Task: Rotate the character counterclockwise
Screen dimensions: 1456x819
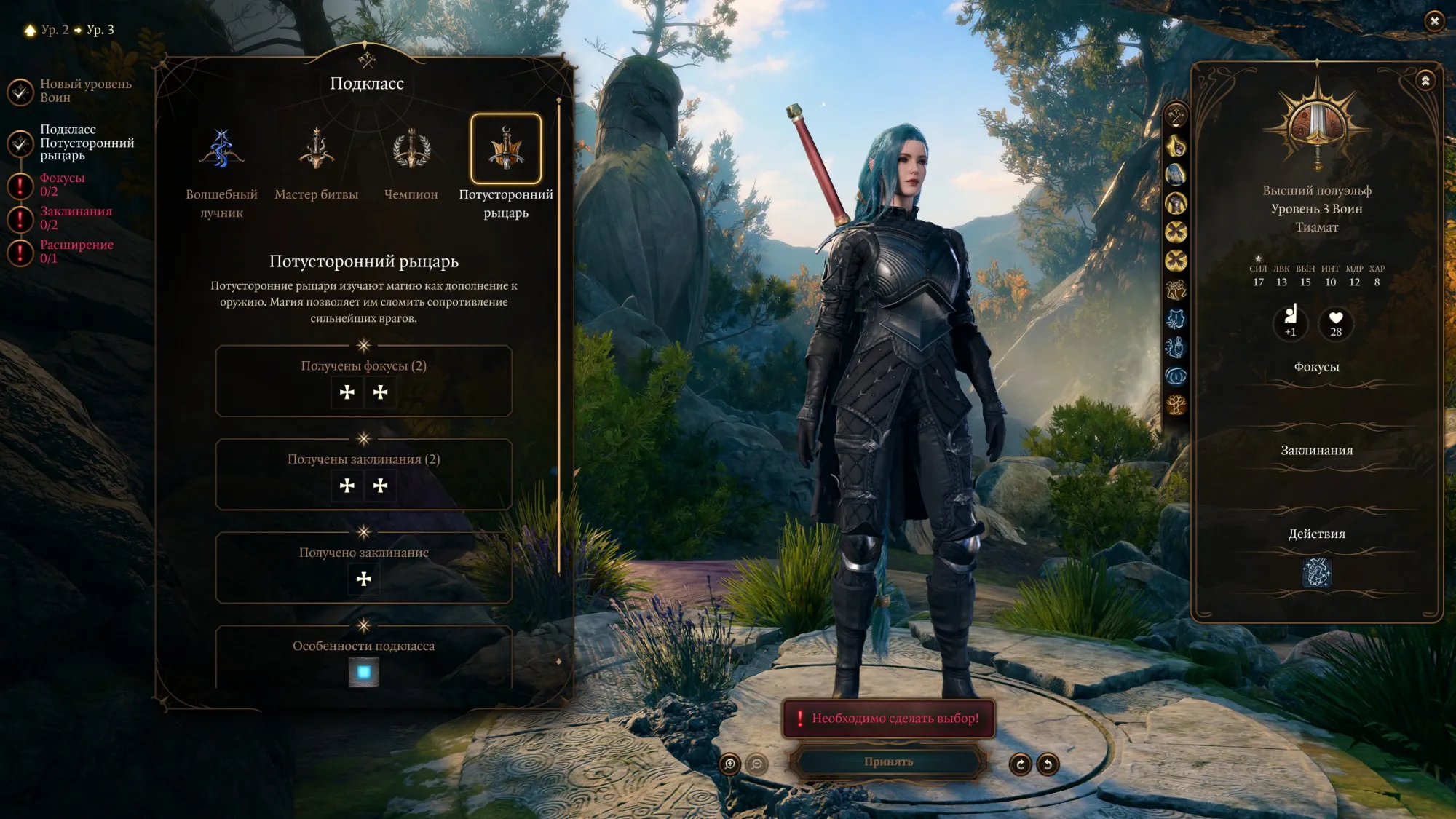Action: pos(1048,764)
